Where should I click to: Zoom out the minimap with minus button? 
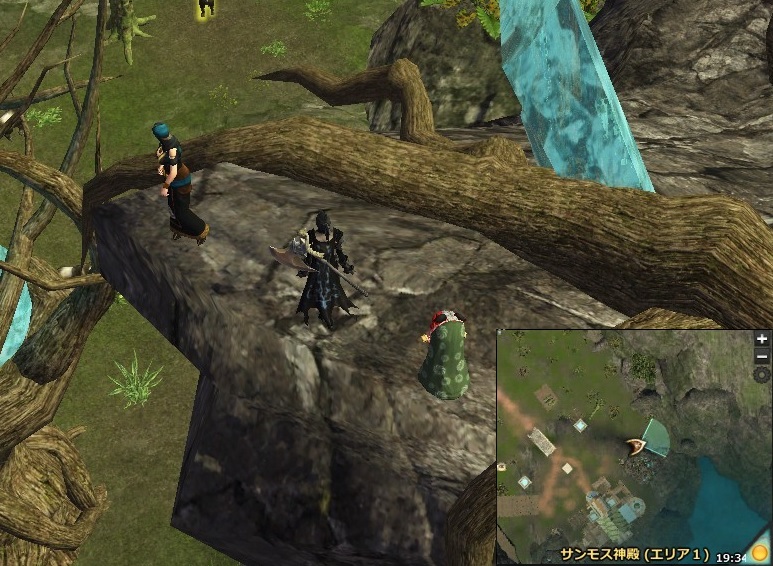point(763,357)
